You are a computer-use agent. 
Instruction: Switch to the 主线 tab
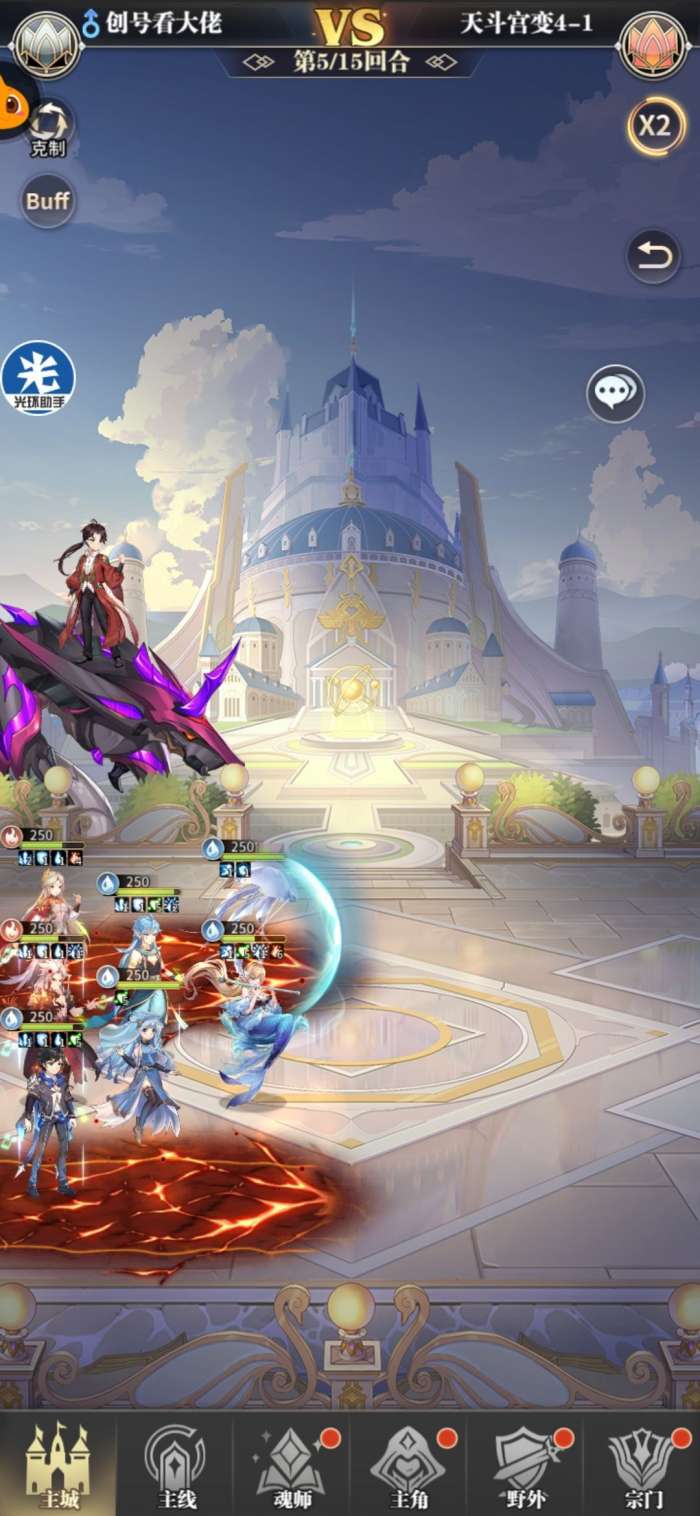pos(175,1464)
